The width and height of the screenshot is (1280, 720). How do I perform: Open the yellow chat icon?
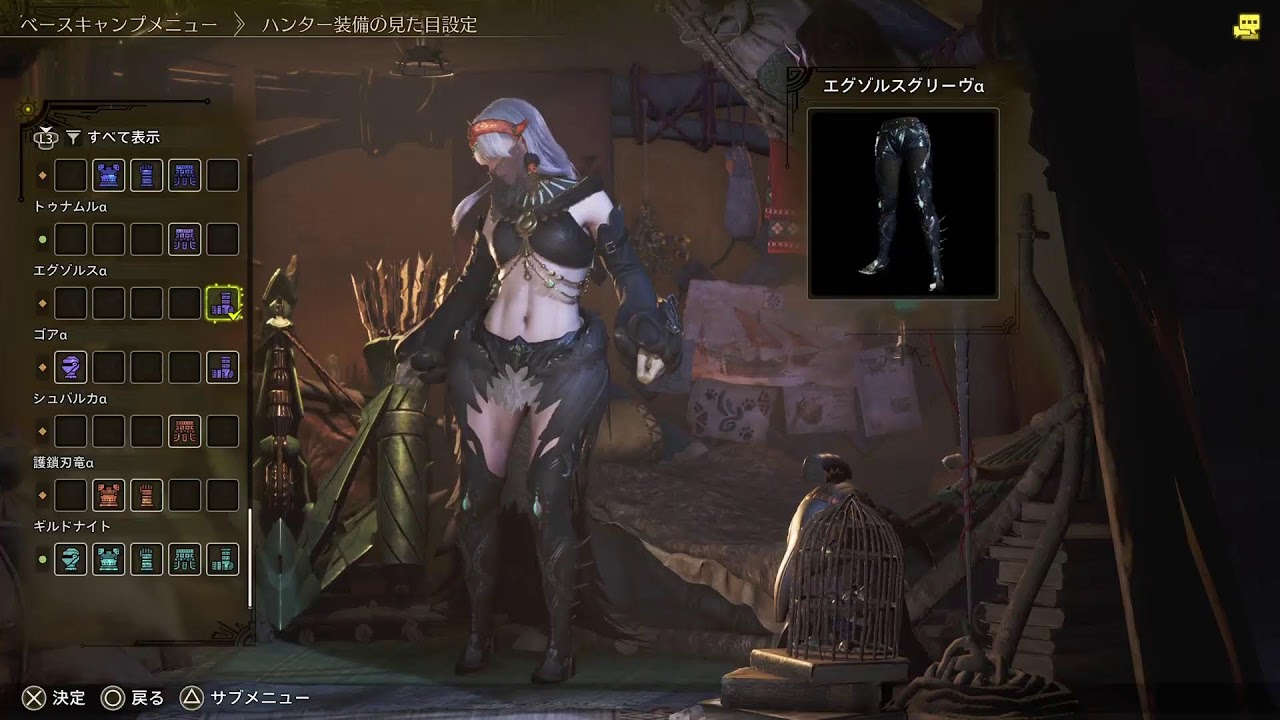[x=1246, y=27]
